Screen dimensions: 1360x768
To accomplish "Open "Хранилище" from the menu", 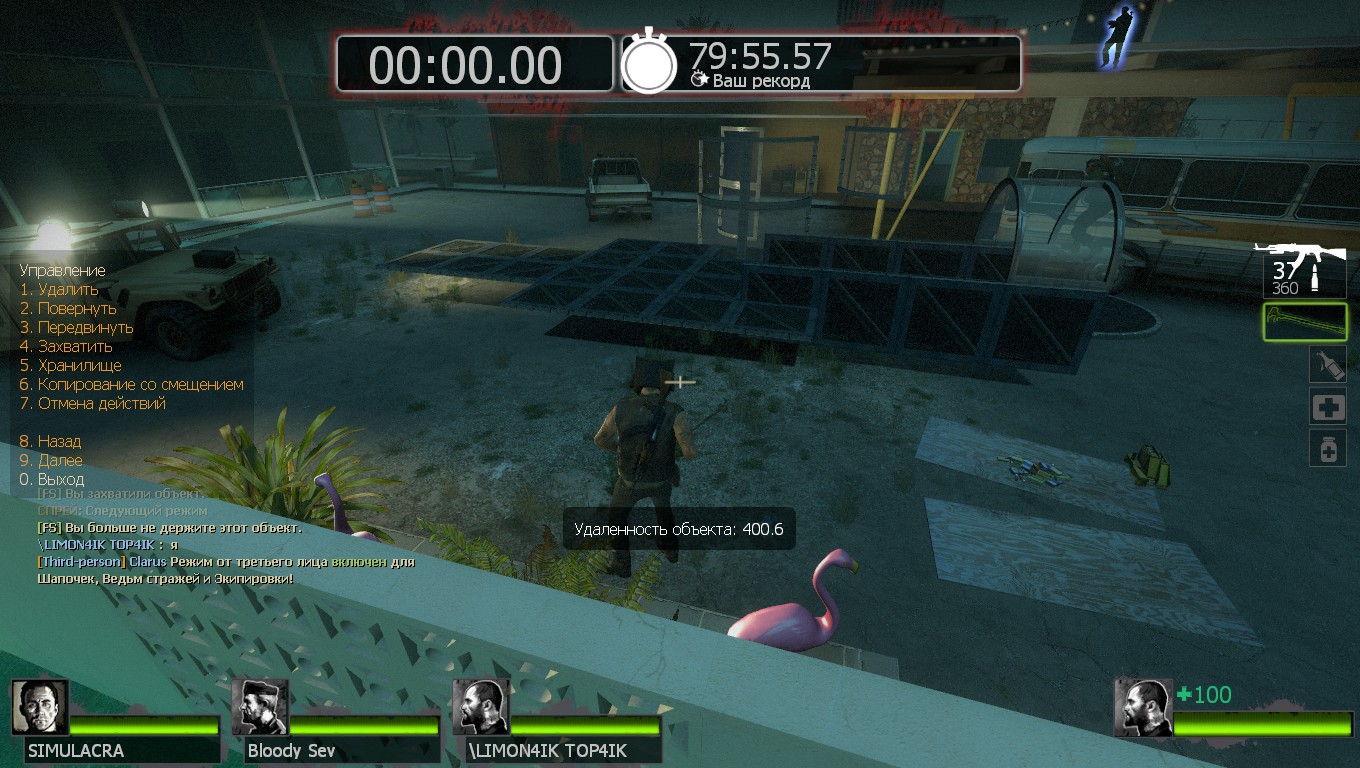I will tap(79, 366).
